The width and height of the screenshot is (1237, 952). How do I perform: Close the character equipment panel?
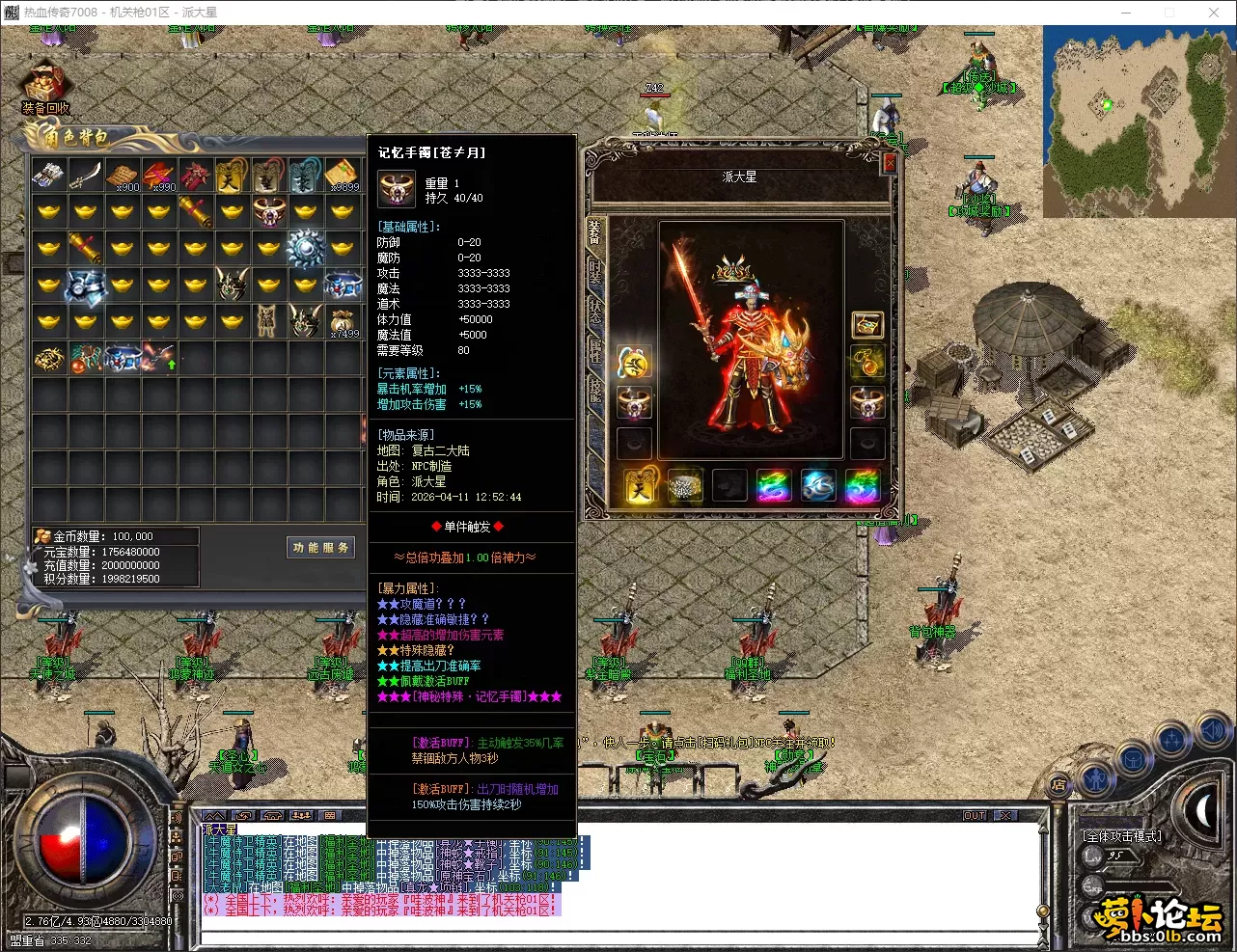890,165
